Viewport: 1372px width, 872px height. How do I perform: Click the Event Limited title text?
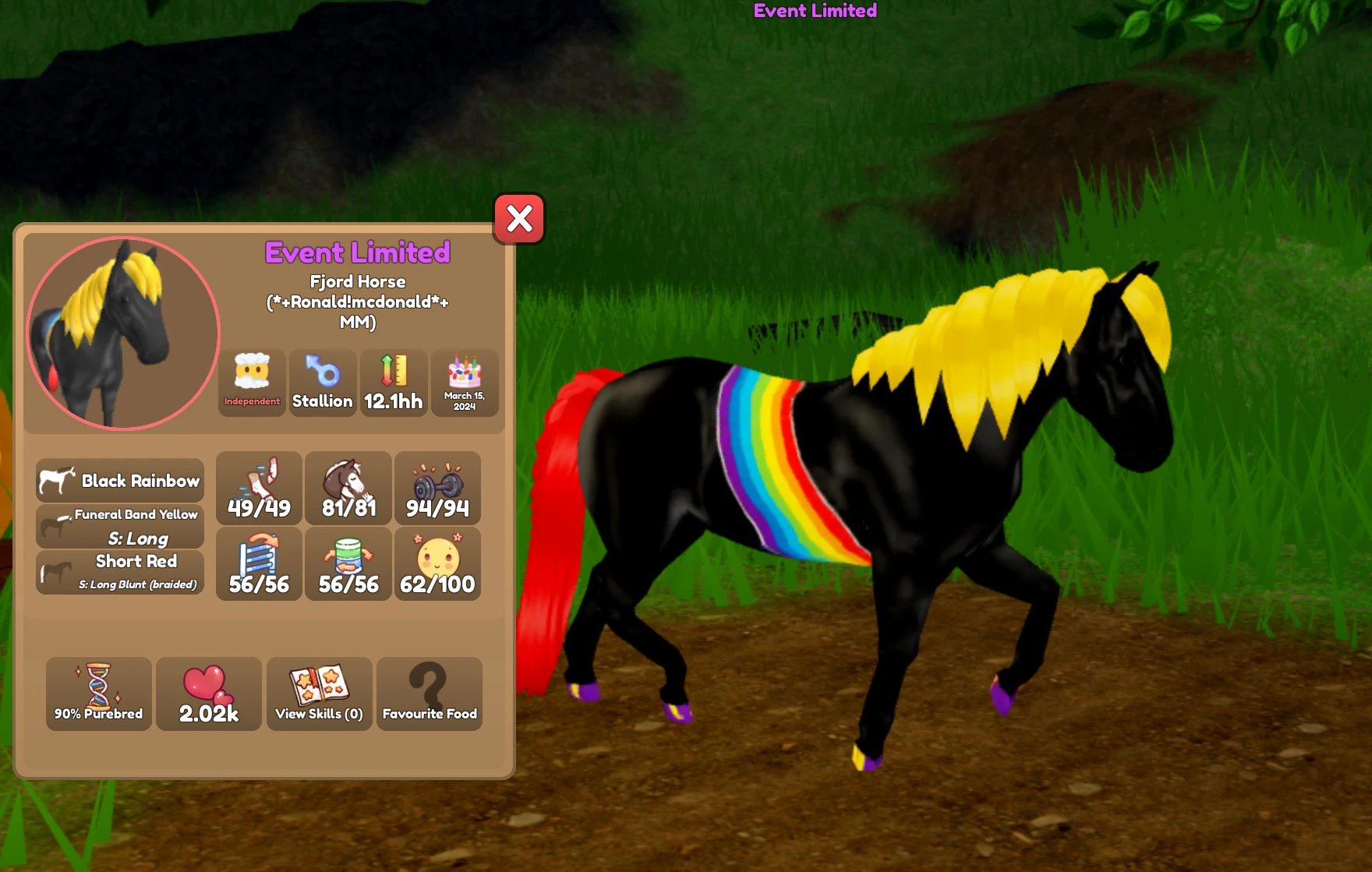coord(357,253)
